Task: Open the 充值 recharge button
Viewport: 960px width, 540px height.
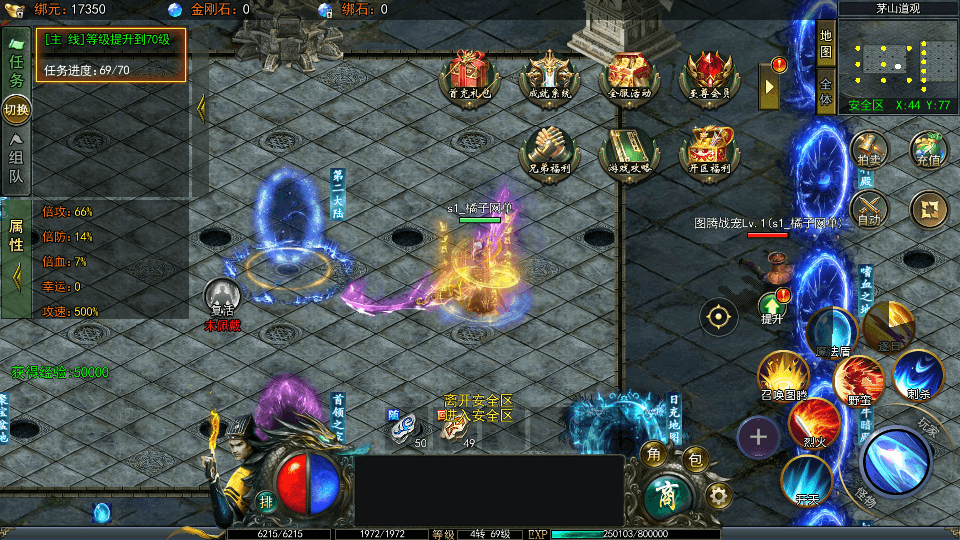Action: tap(928, 150)
